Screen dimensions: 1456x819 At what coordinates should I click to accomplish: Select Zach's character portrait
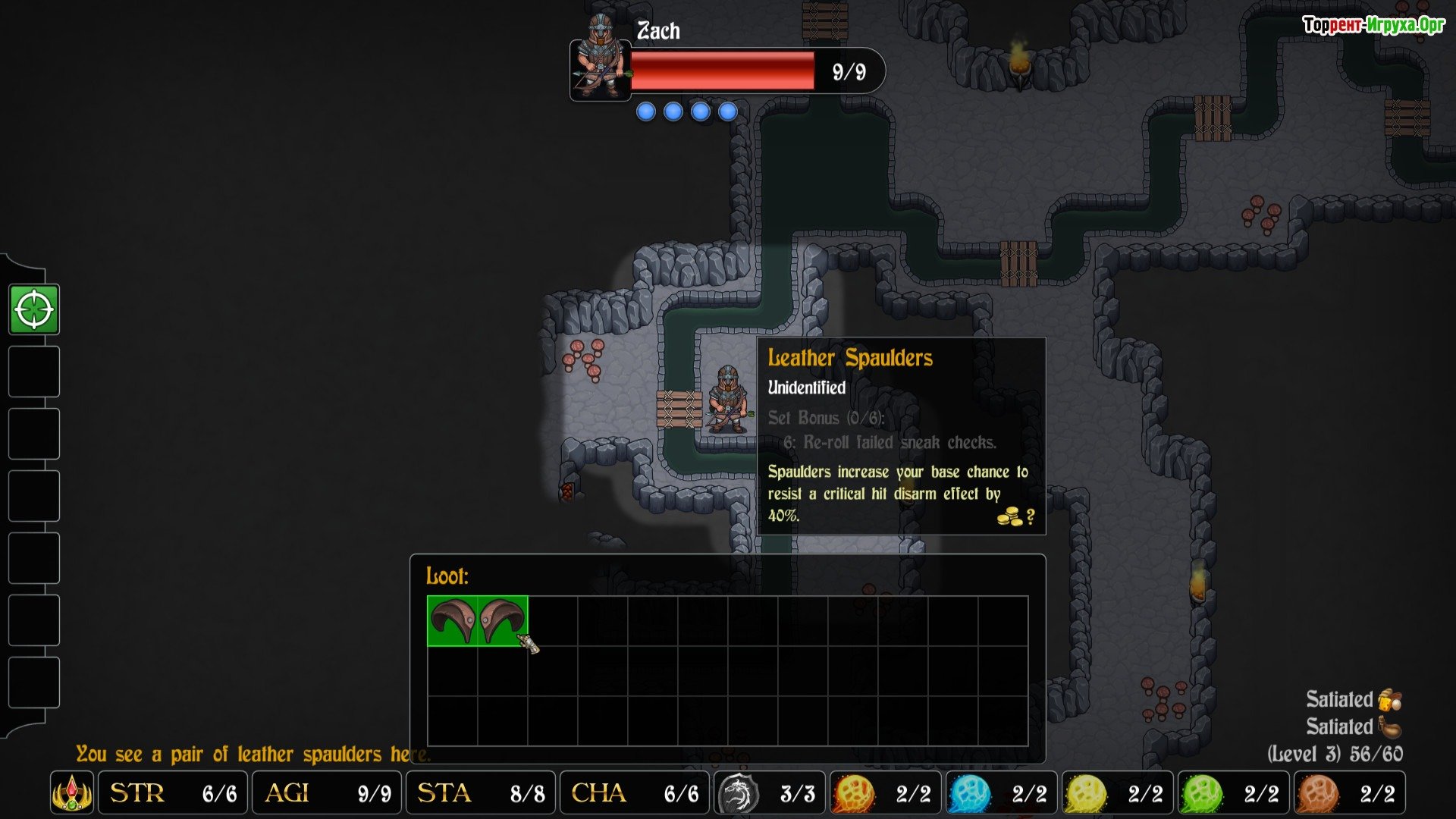tap(600, 59)
